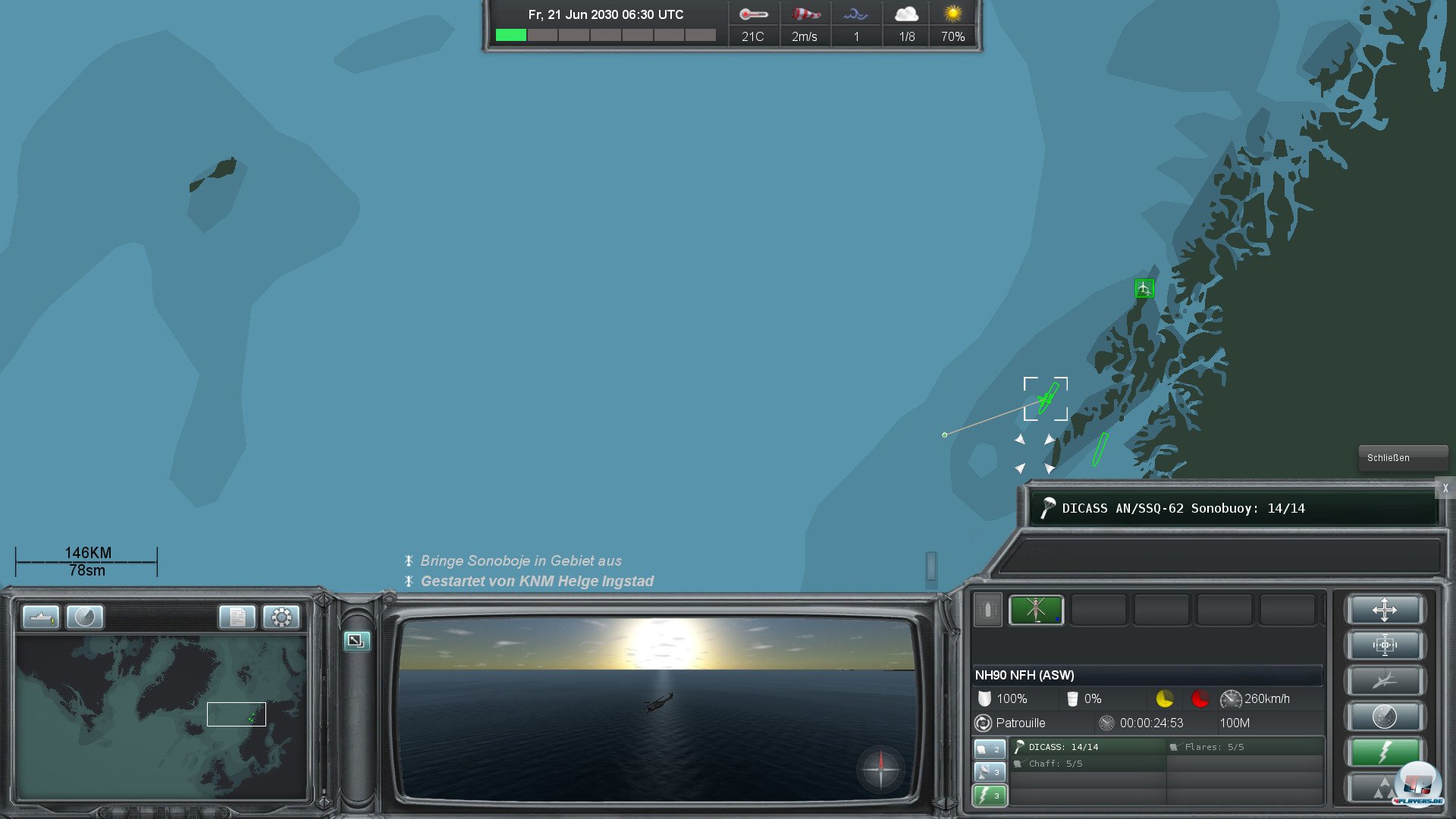Select the sonar clock icon beside the ship icon
The width and height of the screenshot is (1456, 819).
pyautogui.click(x=85, y=617)
